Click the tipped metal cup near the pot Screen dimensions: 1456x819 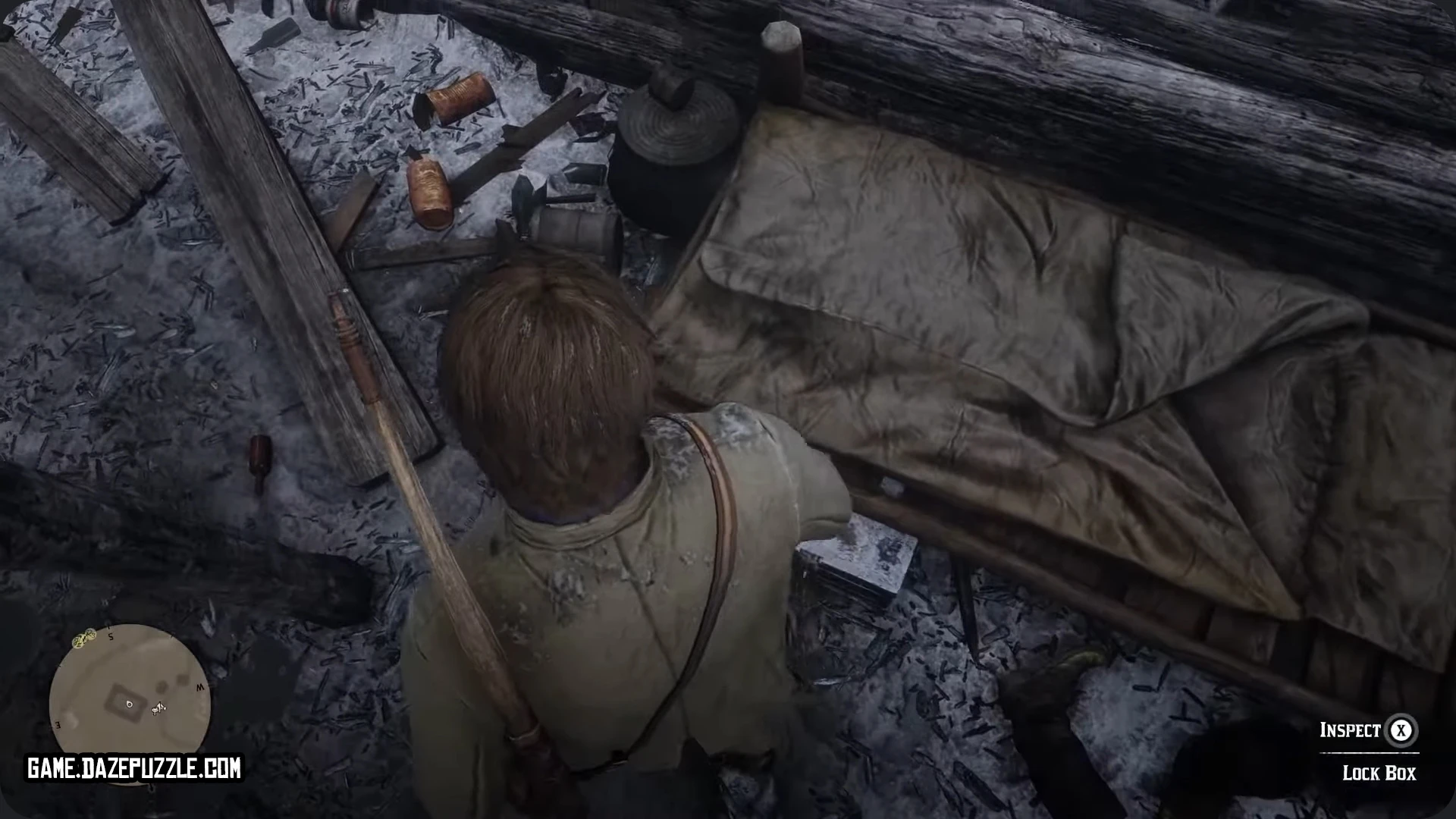tap(576, 227)
